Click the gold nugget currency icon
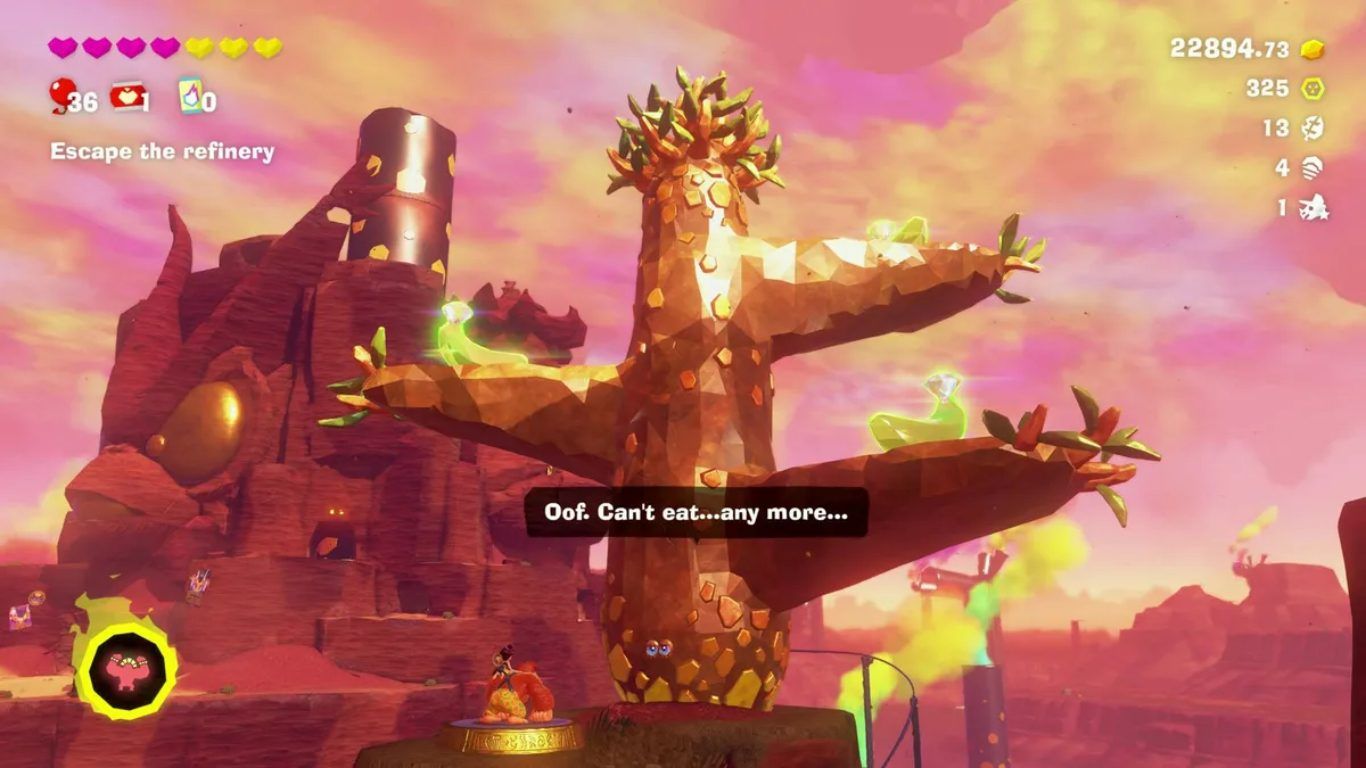Image resolution: width=1366 pixels, height=768 pixels. point(1312,49)
